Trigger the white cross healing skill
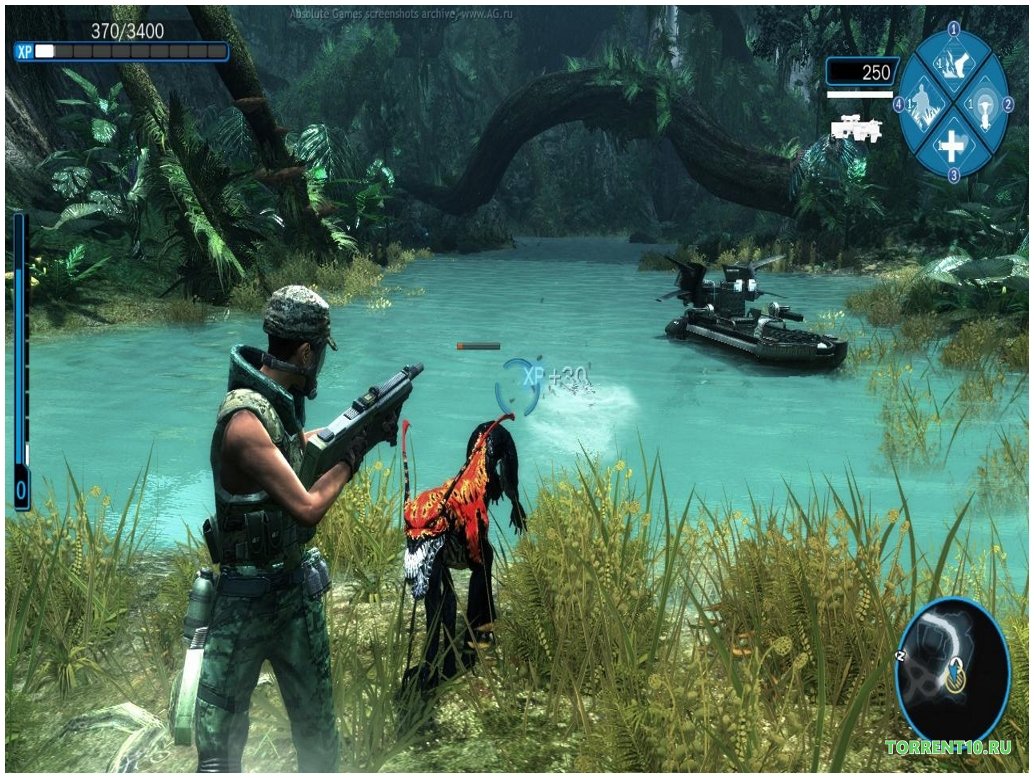Screen dimensions: 1034x778 click(951, 147)
